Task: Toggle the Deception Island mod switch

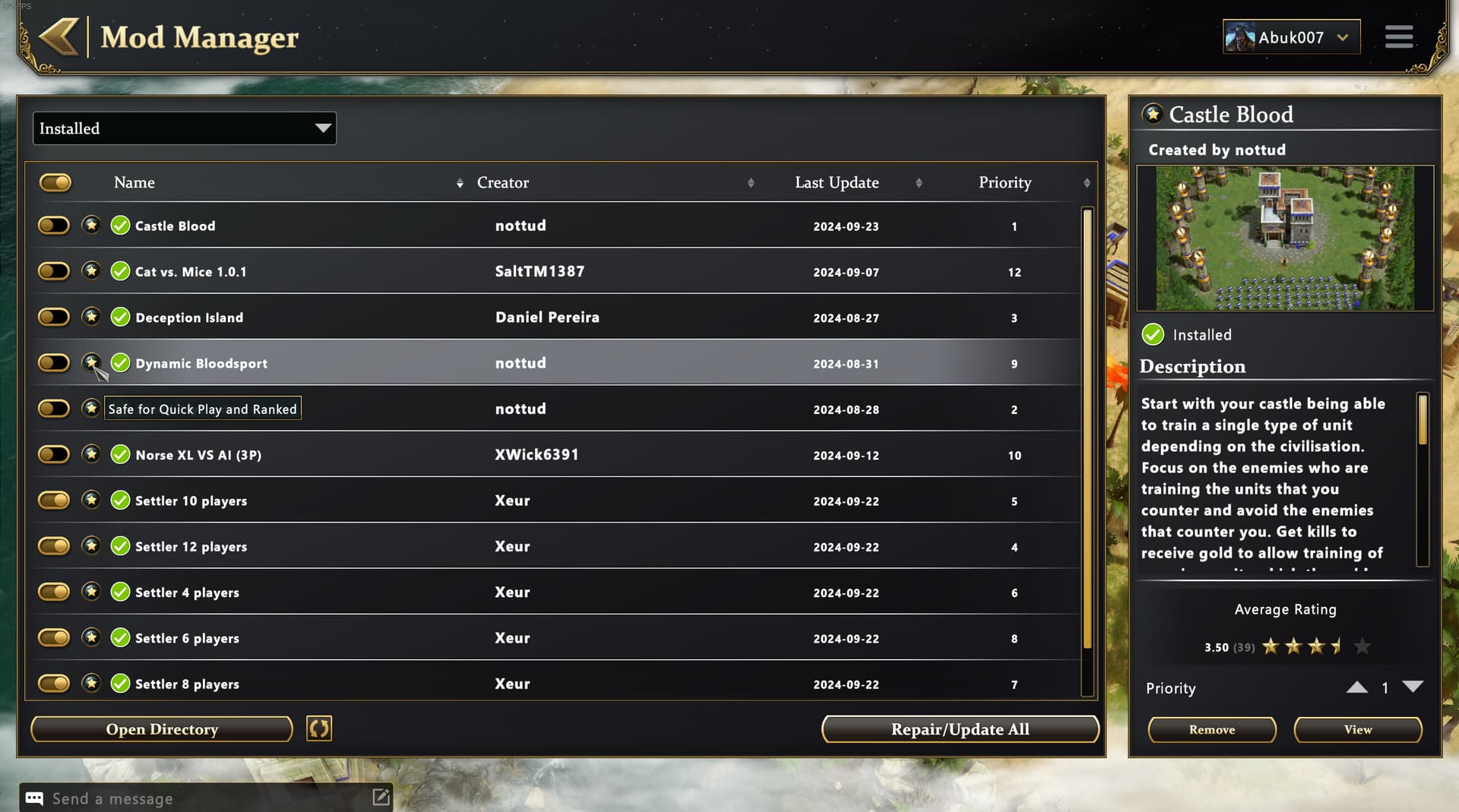Action: point(54,318)
